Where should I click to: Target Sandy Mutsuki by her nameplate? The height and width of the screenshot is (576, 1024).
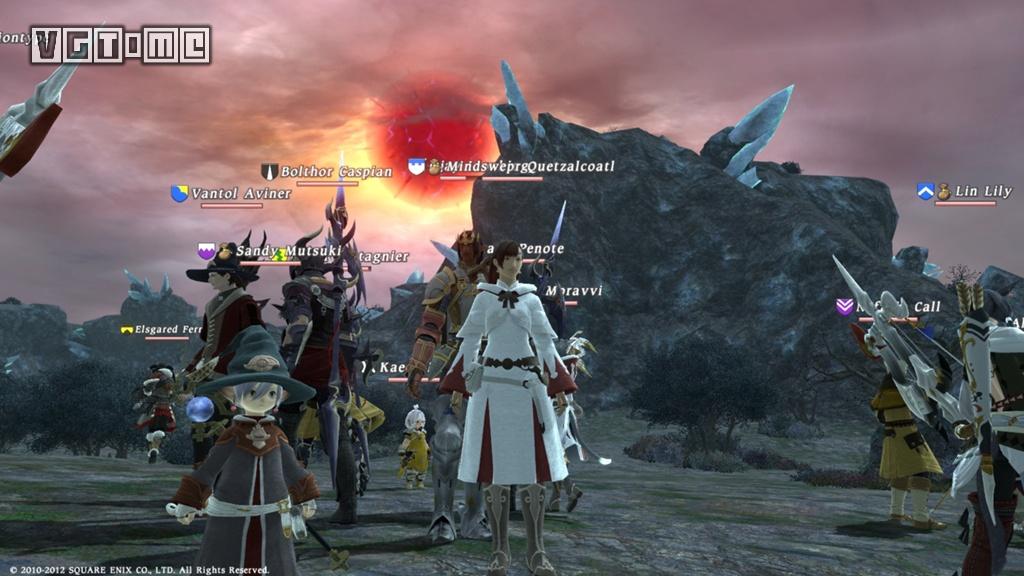(275, 251)
